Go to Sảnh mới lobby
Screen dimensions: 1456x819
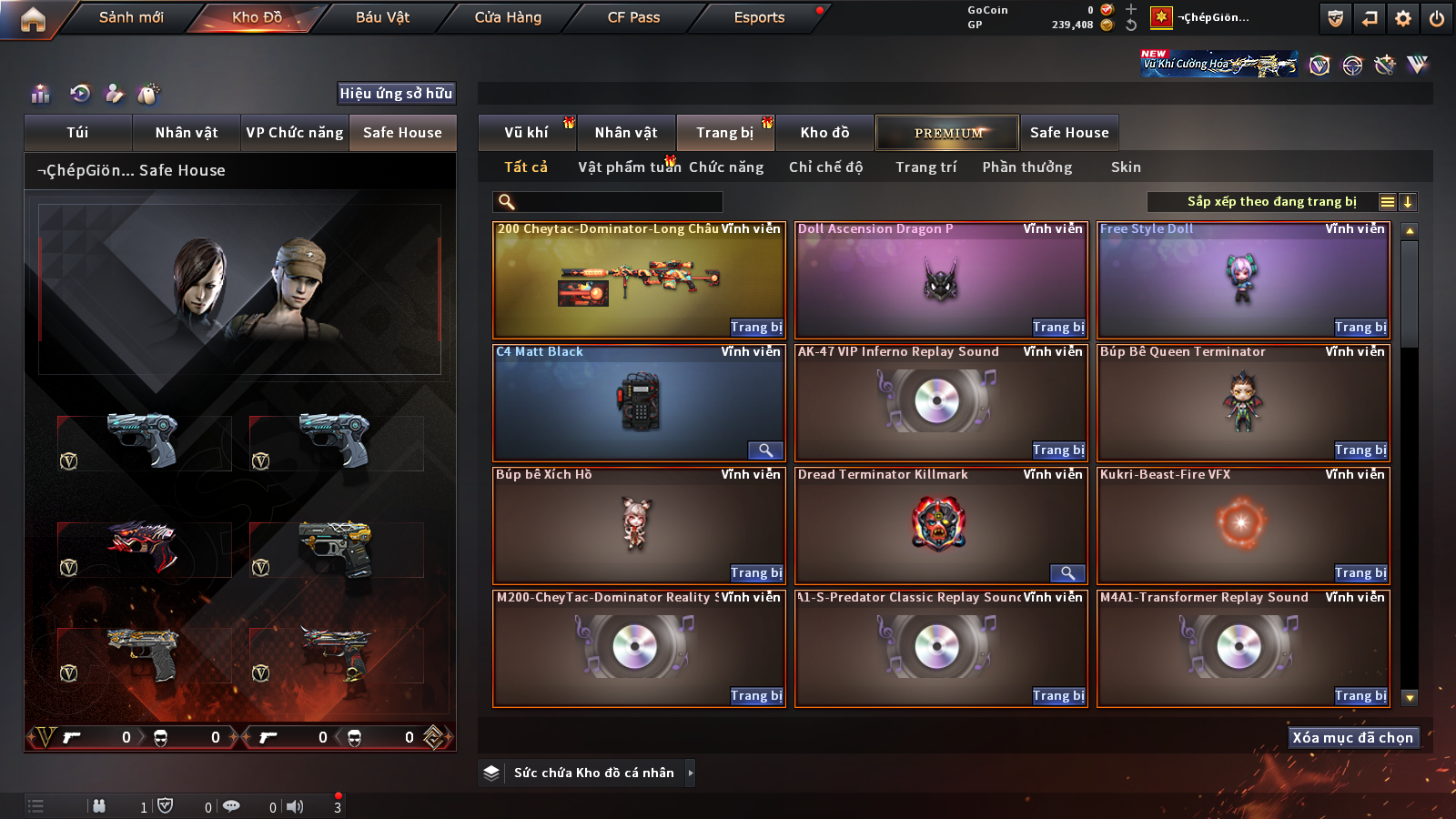[131, 17]
